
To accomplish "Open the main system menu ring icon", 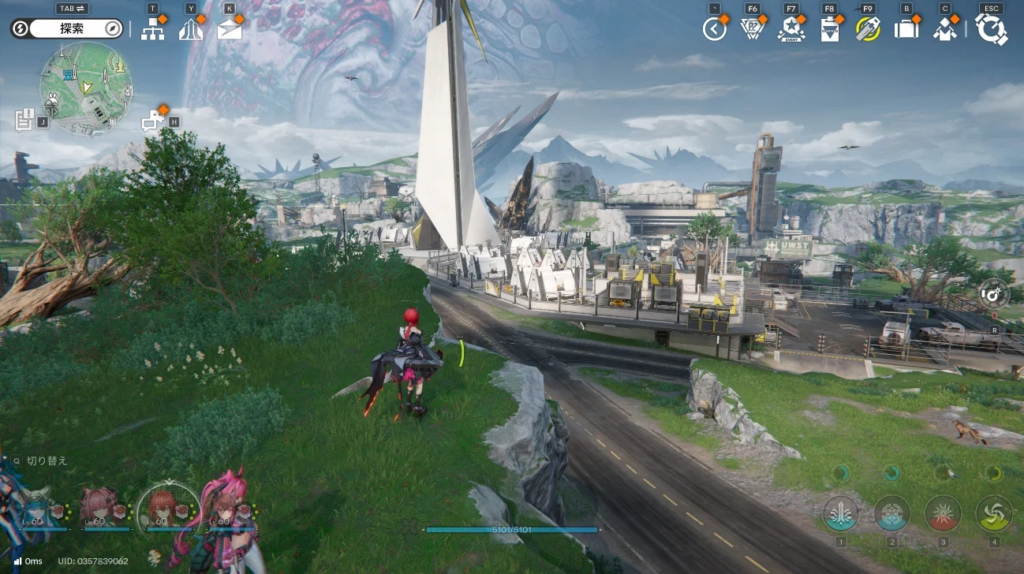I will point(991,29).
